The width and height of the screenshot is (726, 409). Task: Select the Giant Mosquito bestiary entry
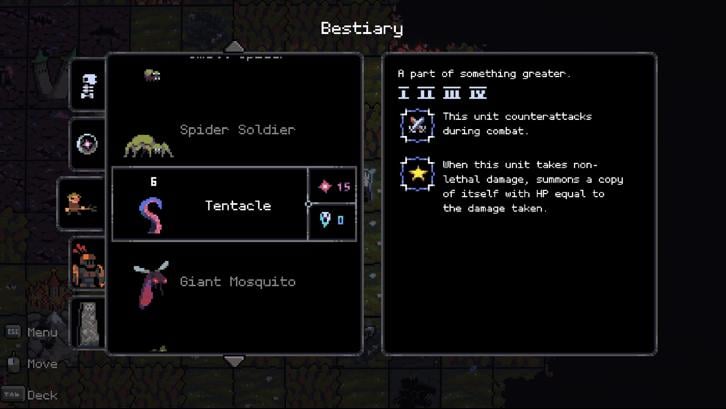point(236,282)
